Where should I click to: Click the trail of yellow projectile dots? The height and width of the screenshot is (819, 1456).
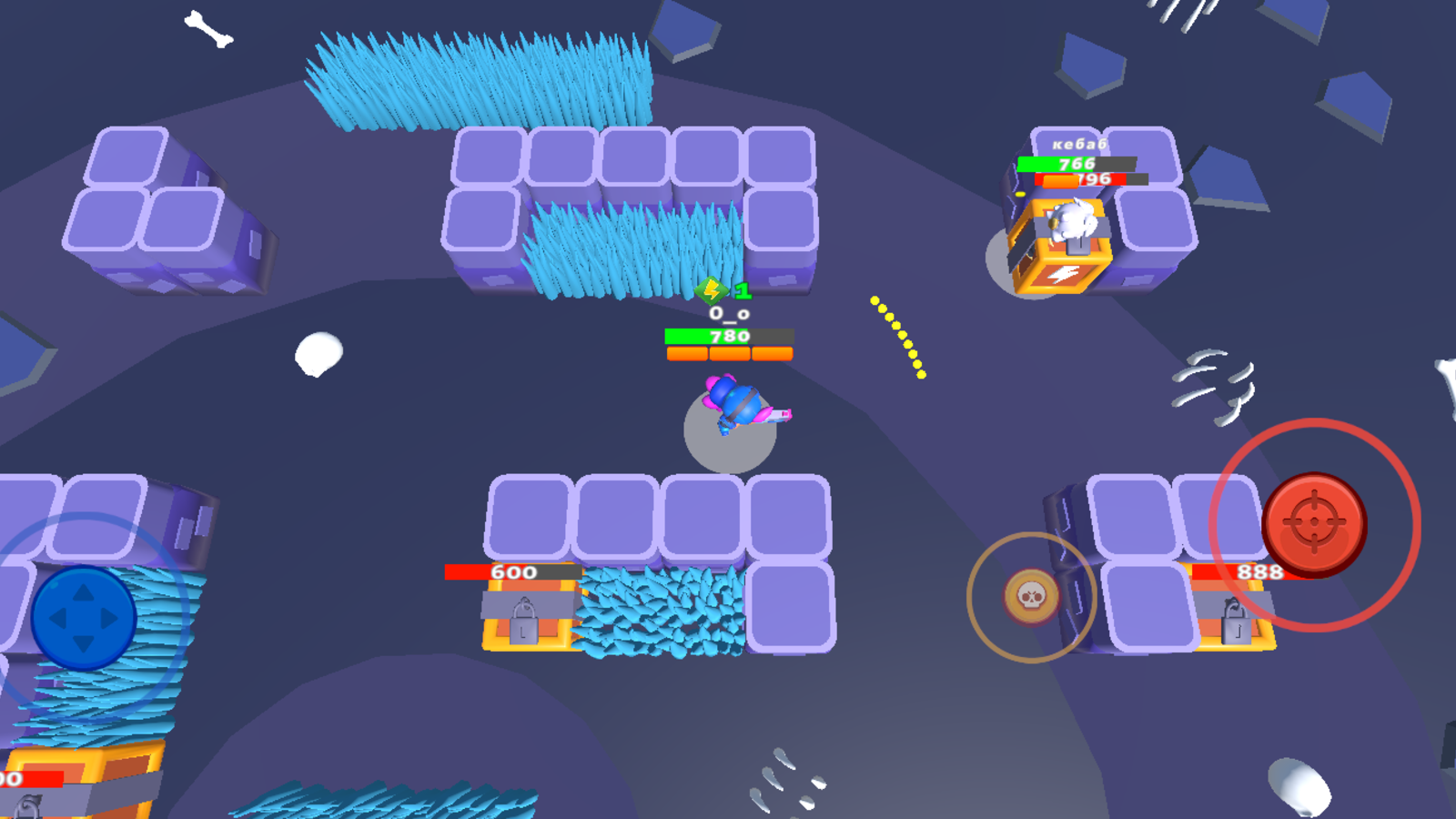point(896,335)
